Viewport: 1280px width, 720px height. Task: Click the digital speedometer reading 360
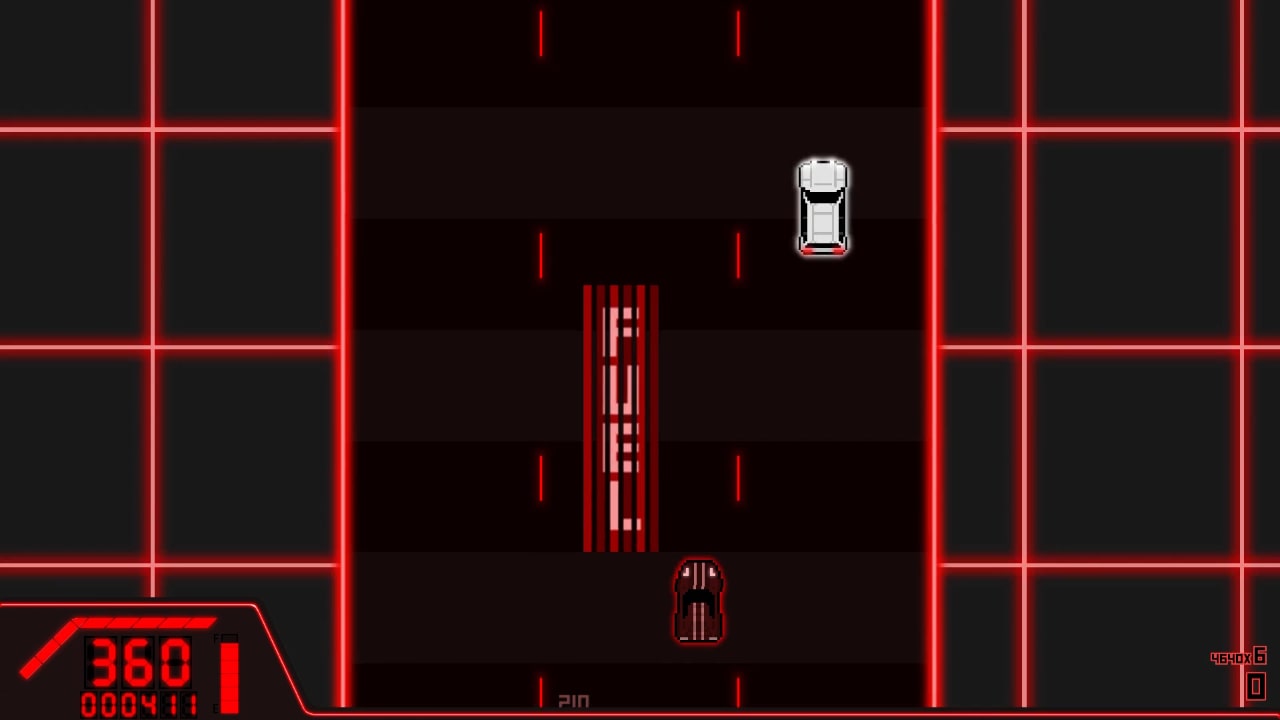[x=138, y=663]
